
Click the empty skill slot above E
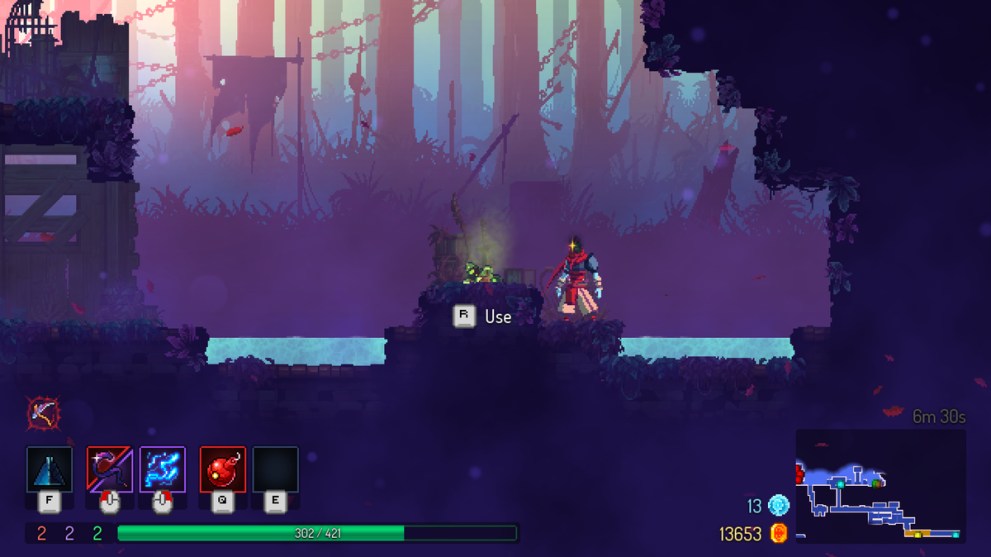[275, 469]
